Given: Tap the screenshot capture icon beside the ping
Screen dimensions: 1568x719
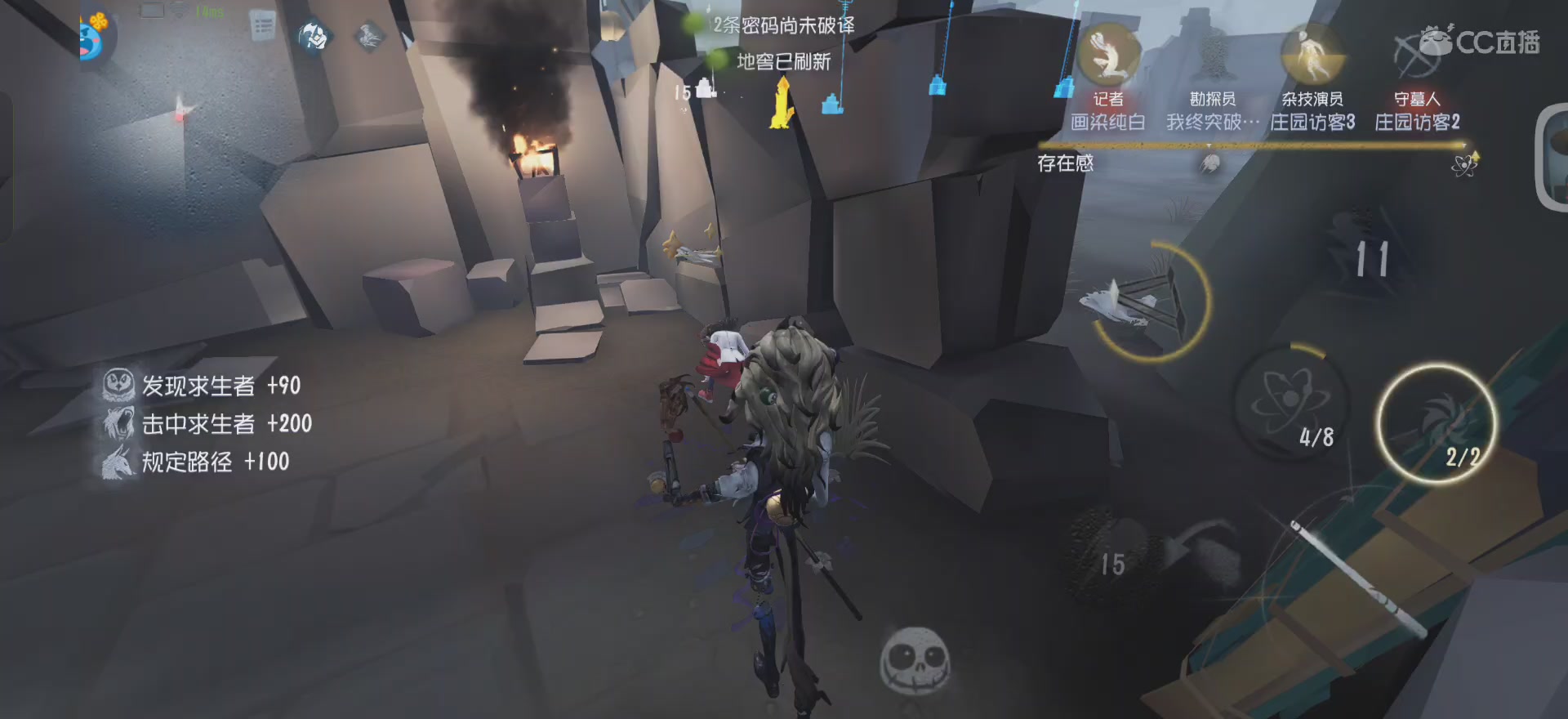Looking at the screenshot, I should pyautogui.click(x=152, y=11).
